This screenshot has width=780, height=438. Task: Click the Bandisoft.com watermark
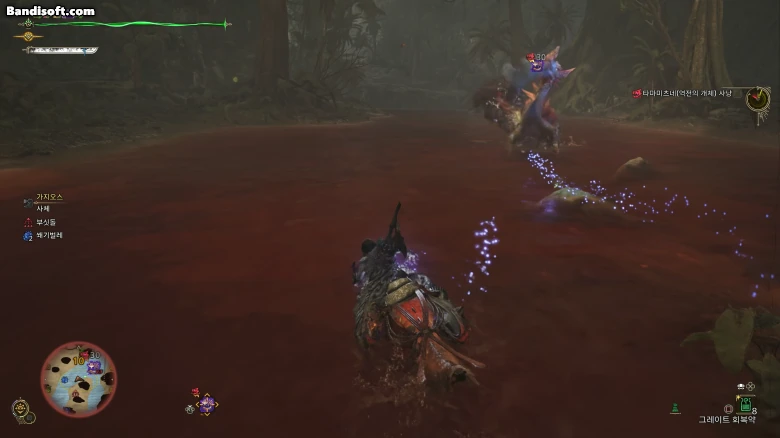coord(50,11)
